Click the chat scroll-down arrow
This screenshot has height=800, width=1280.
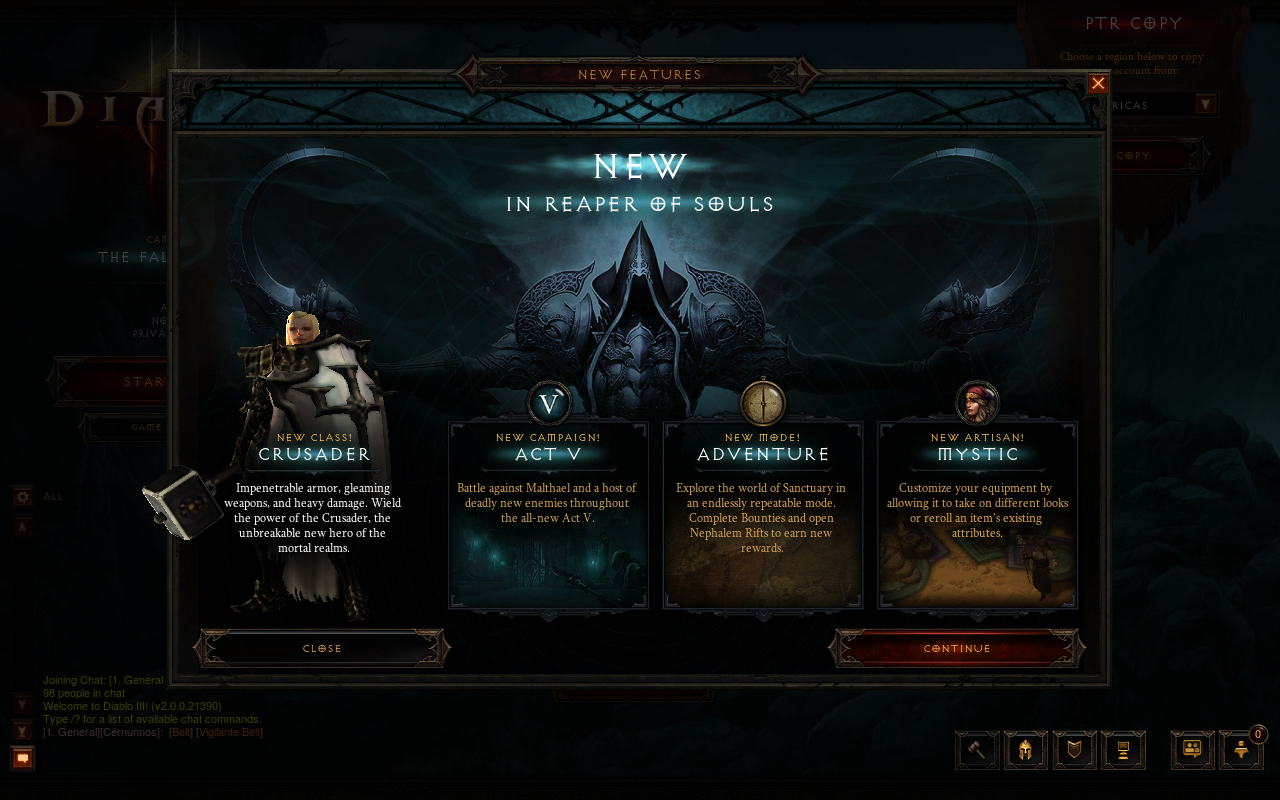pos(22,703)
